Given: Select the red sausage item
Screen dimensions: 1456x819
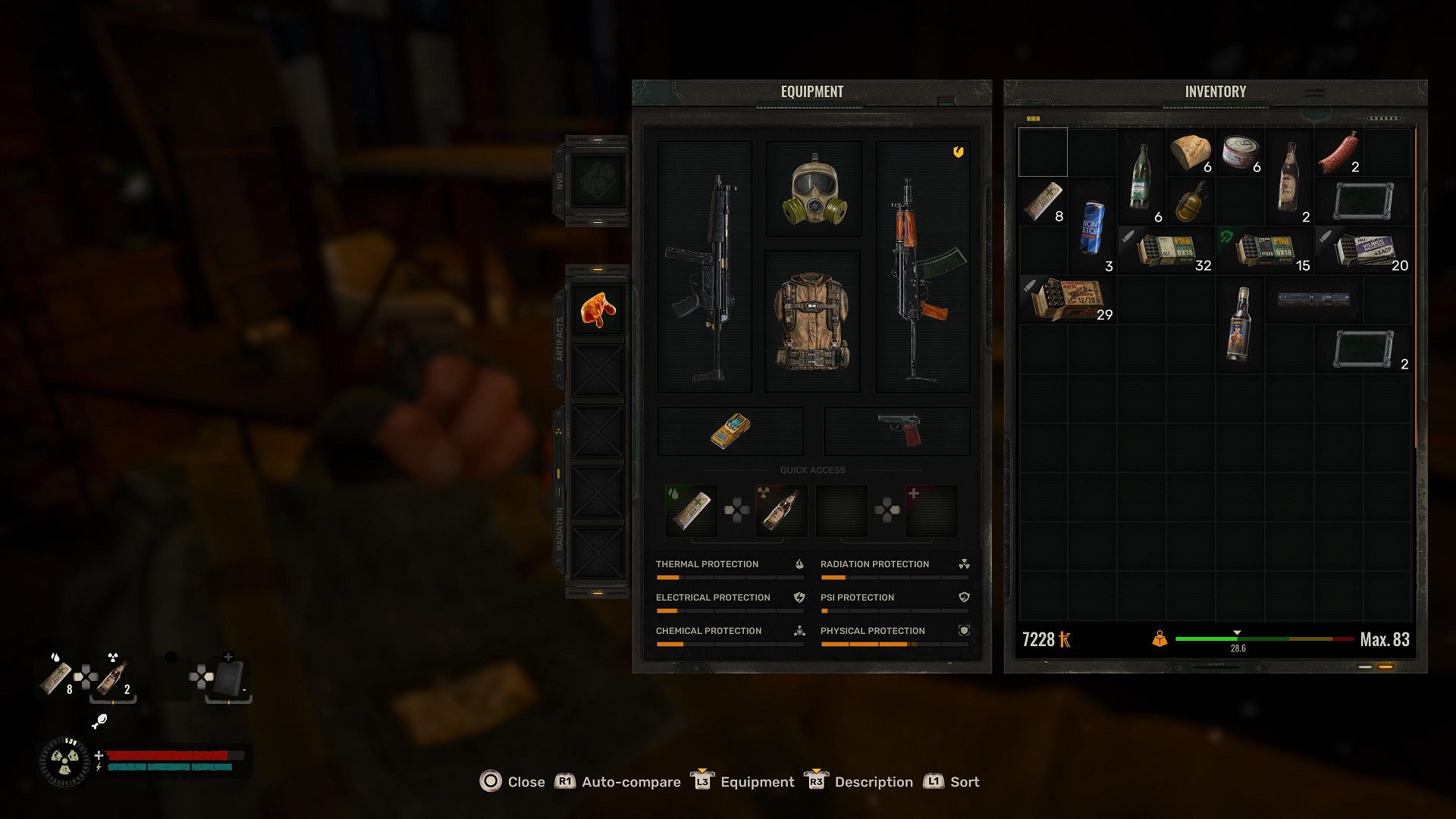Looking at the screenshot, I should tap(1339, 152).
